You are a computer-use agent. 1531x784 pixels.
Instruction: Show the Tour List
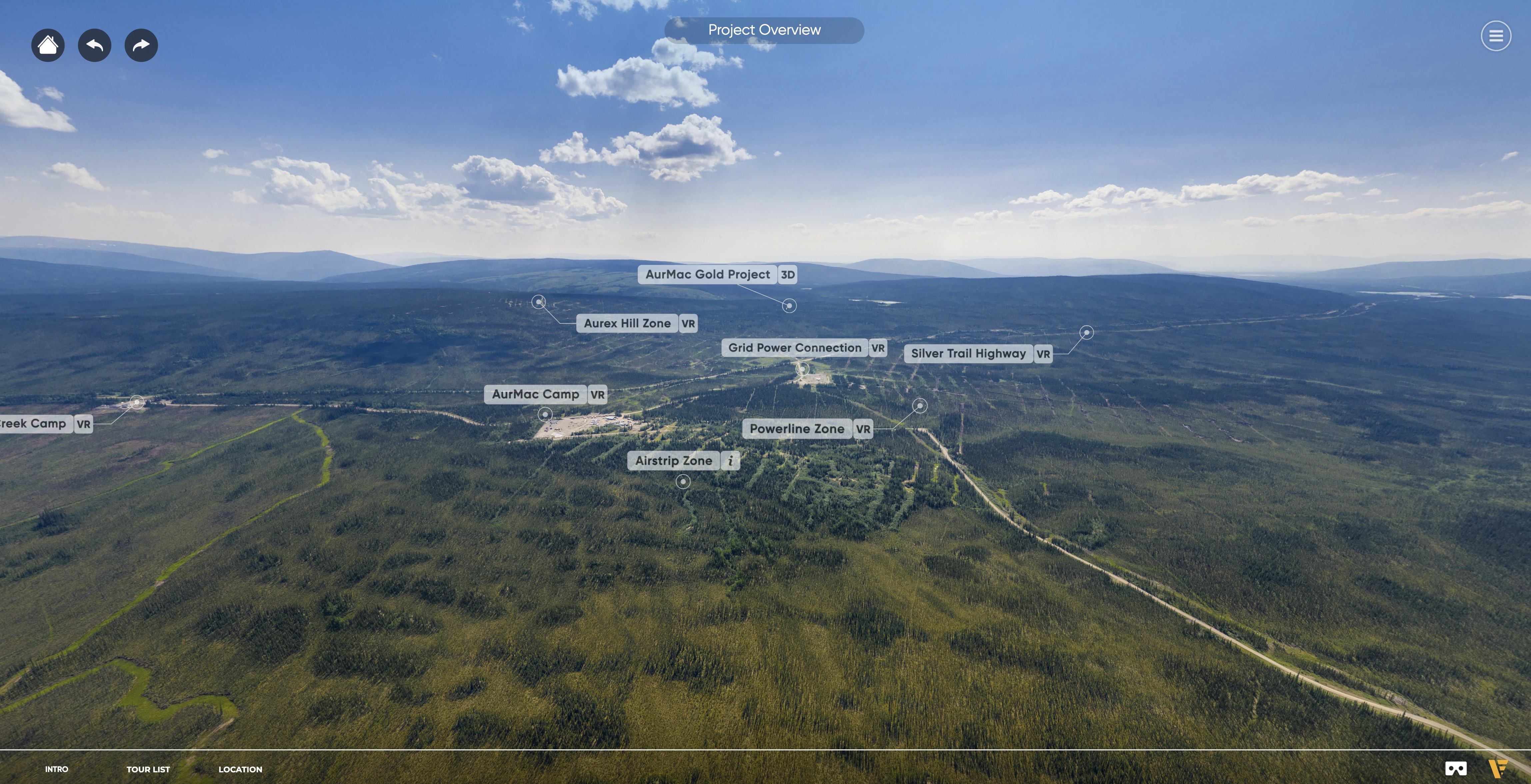coord(148,769)
